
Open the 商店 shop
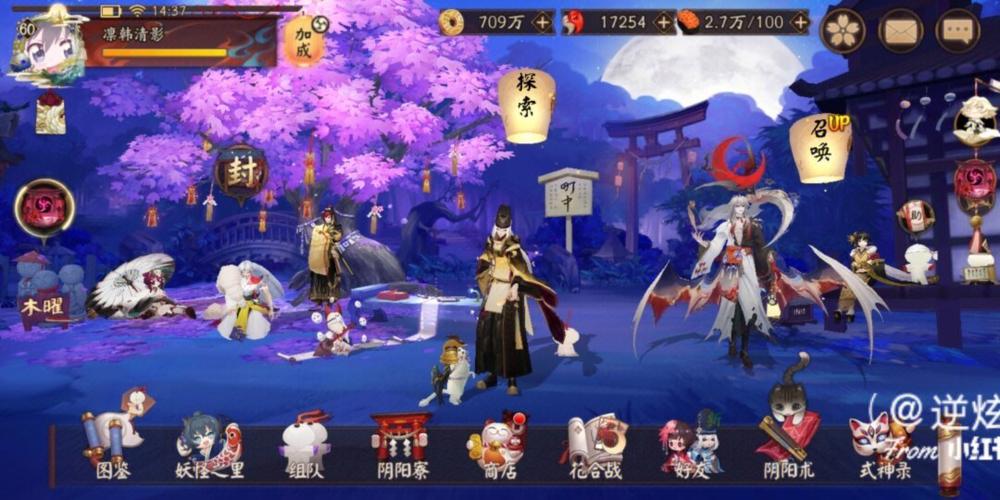[x=496, y=447]
